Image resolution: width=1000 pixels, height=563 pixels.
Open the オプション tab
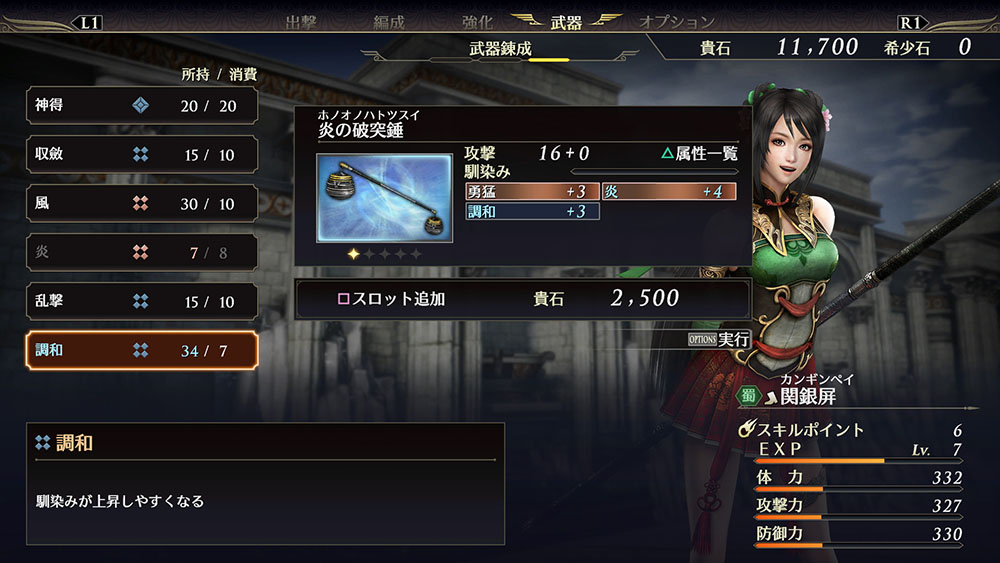677,22
